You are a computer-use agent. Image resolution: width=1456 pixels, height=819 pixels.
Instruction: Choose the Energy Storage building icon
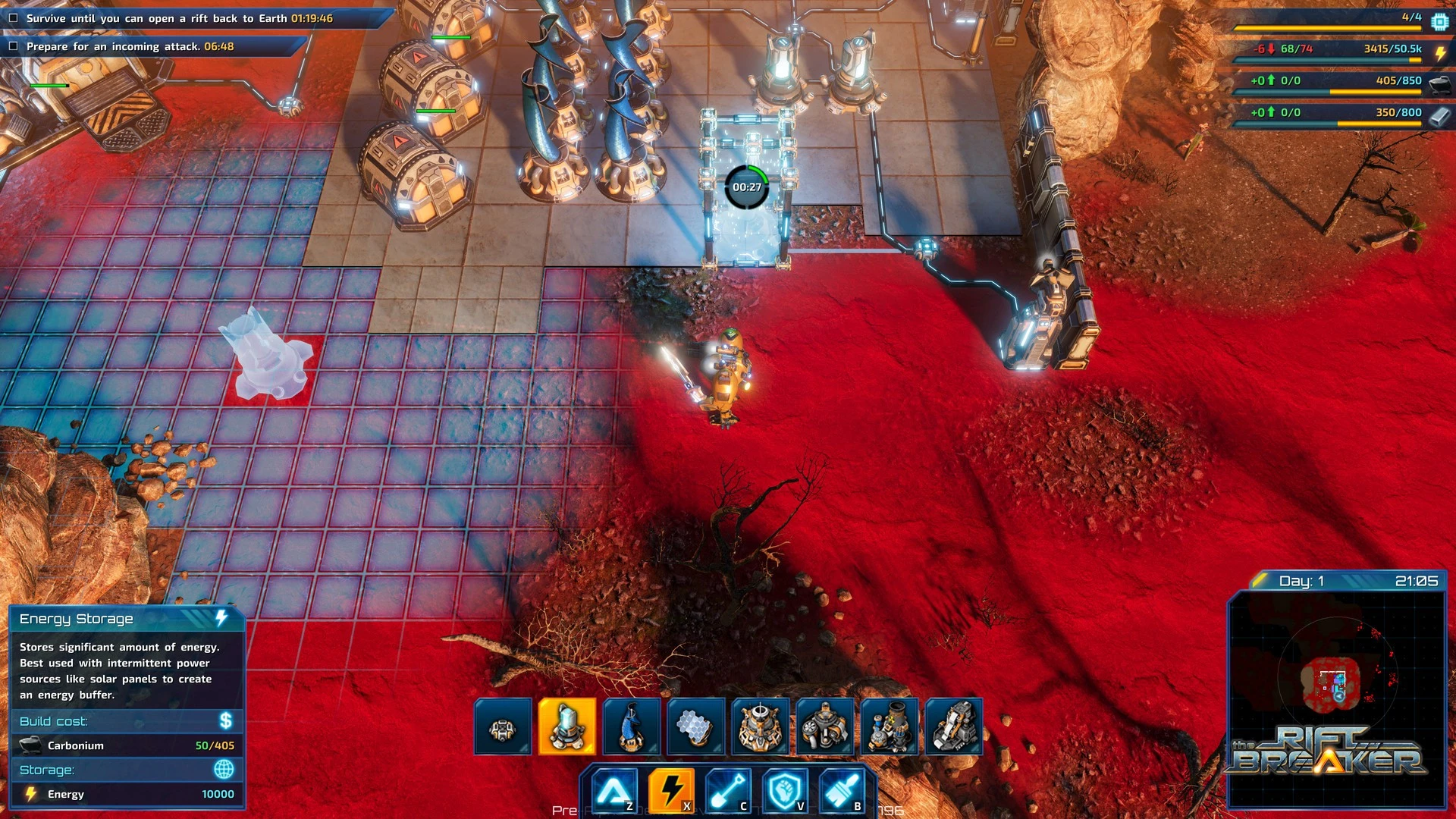tap(566, 727)
